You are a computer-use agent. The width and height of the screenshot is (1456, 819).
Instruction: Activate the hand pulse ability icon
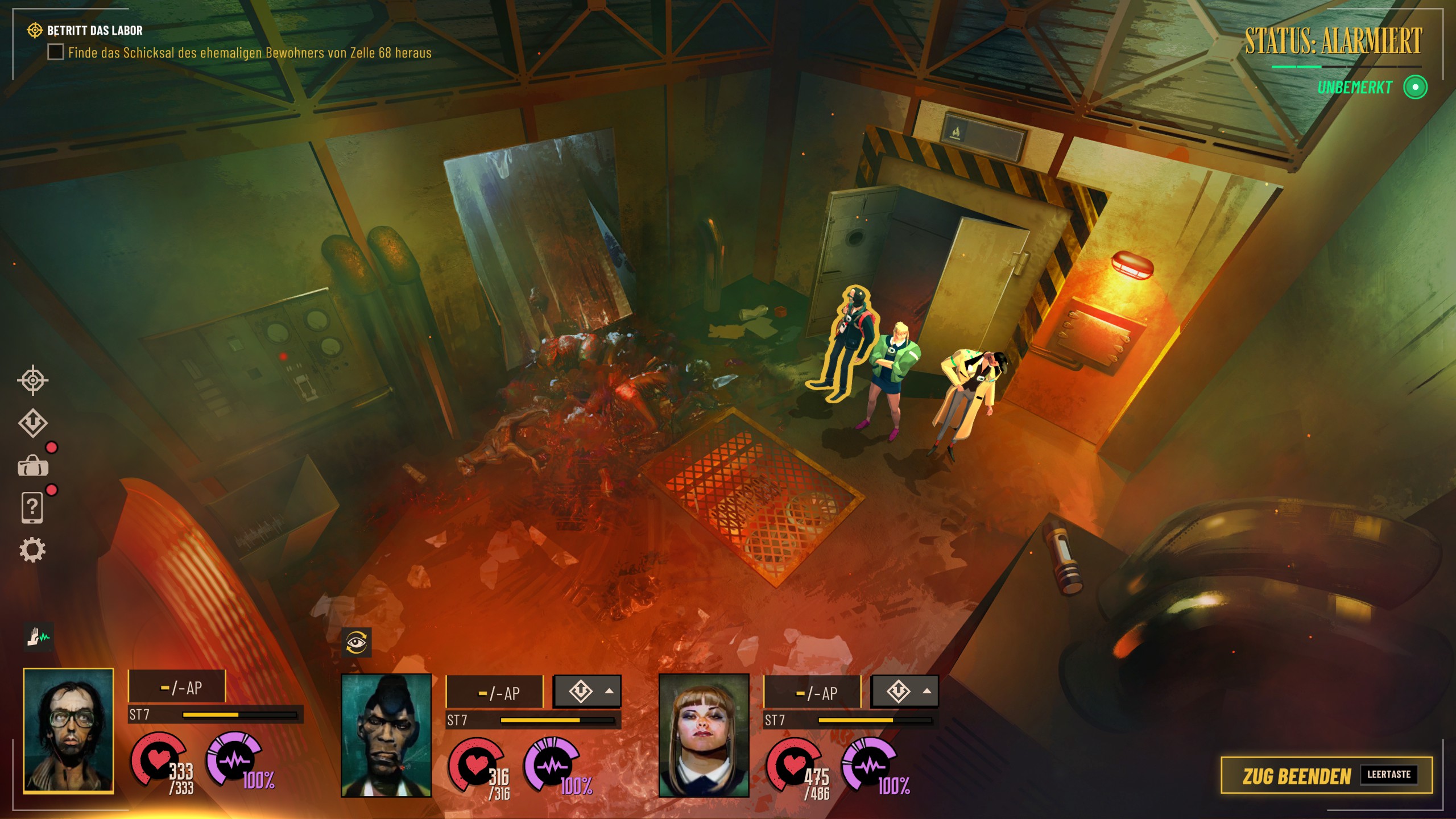[x=39, y=637]
